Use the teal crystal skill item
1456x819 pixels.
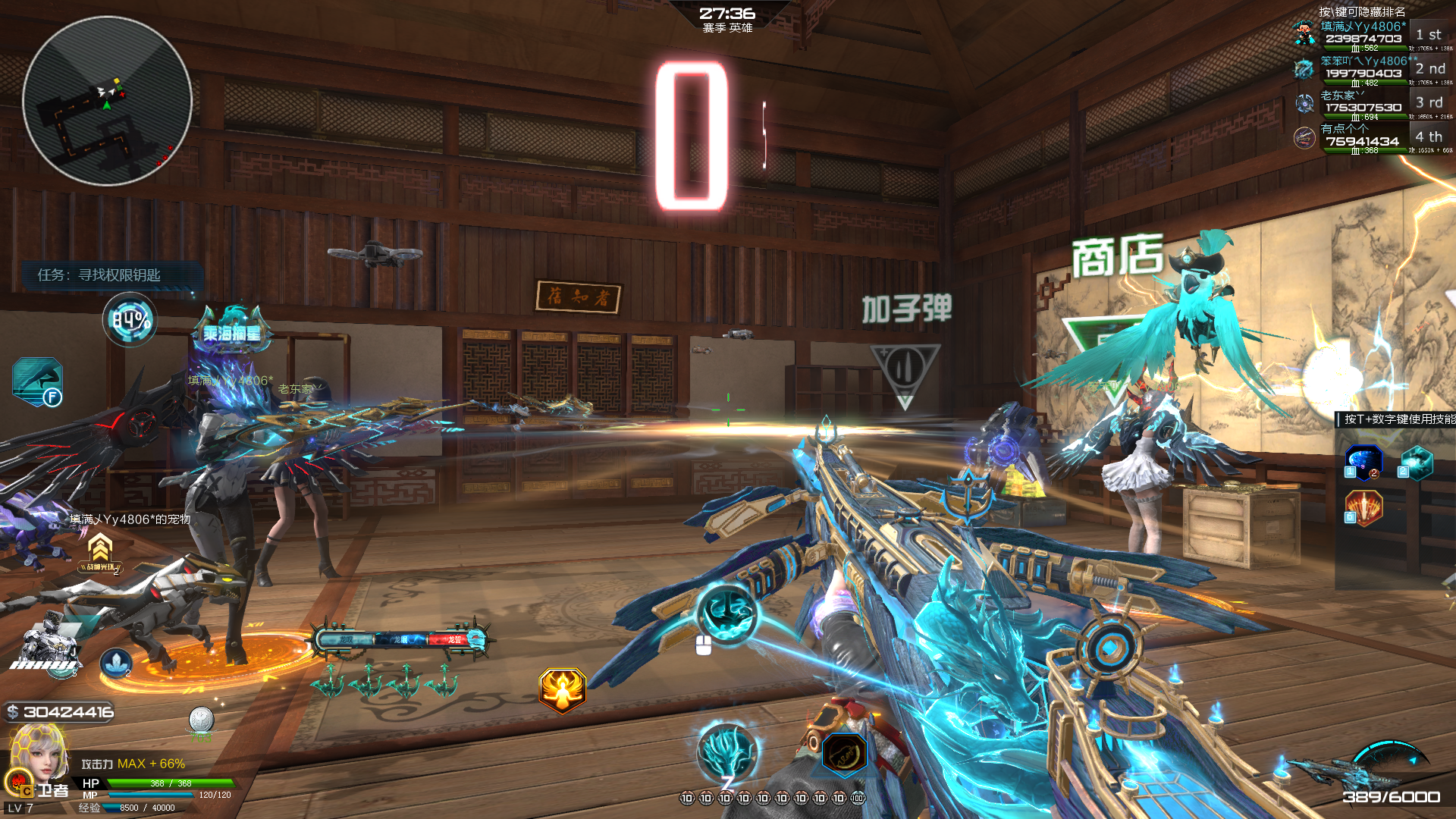click(1416, 462)
